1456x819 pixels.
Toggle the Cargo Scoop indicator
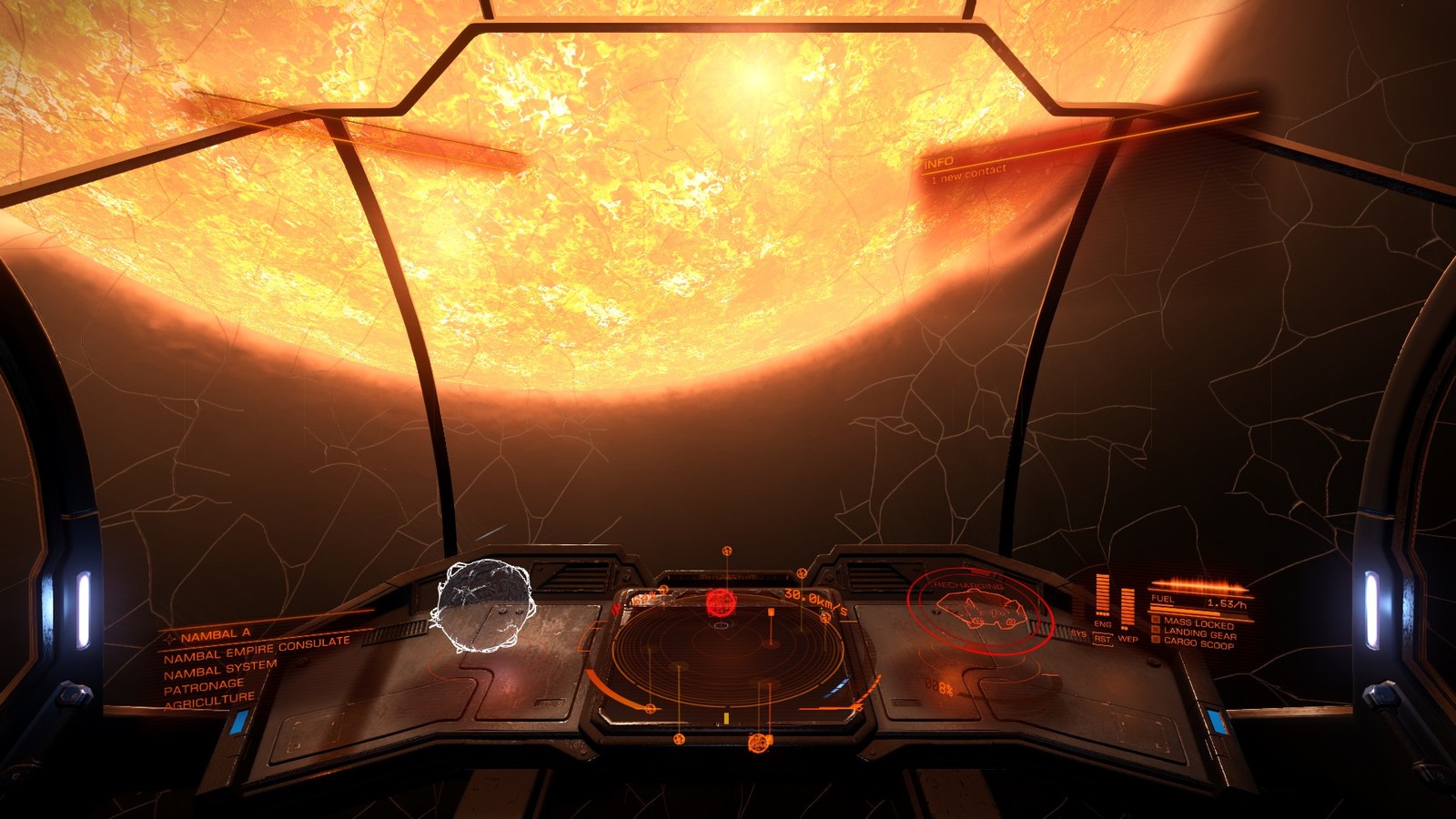(1198, 642)
